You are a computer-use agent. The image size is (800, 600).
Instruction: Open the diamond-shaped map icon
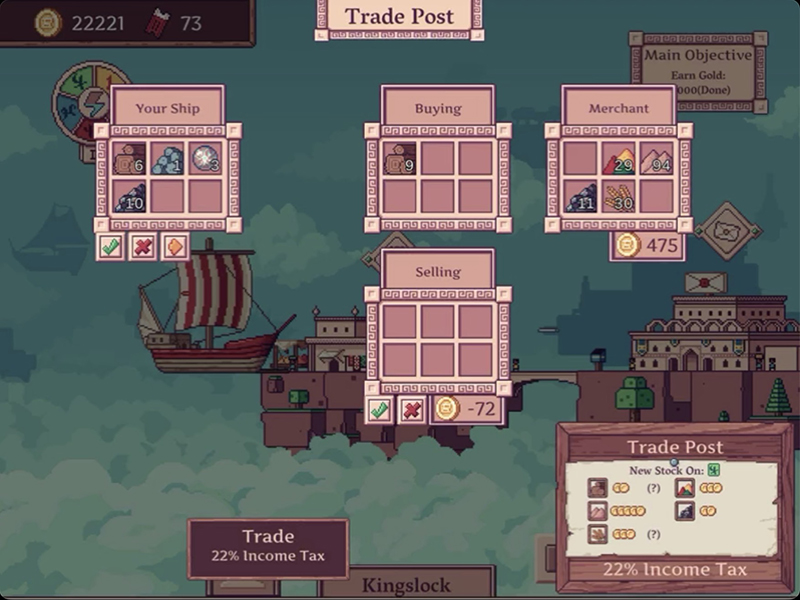(727, 230)
